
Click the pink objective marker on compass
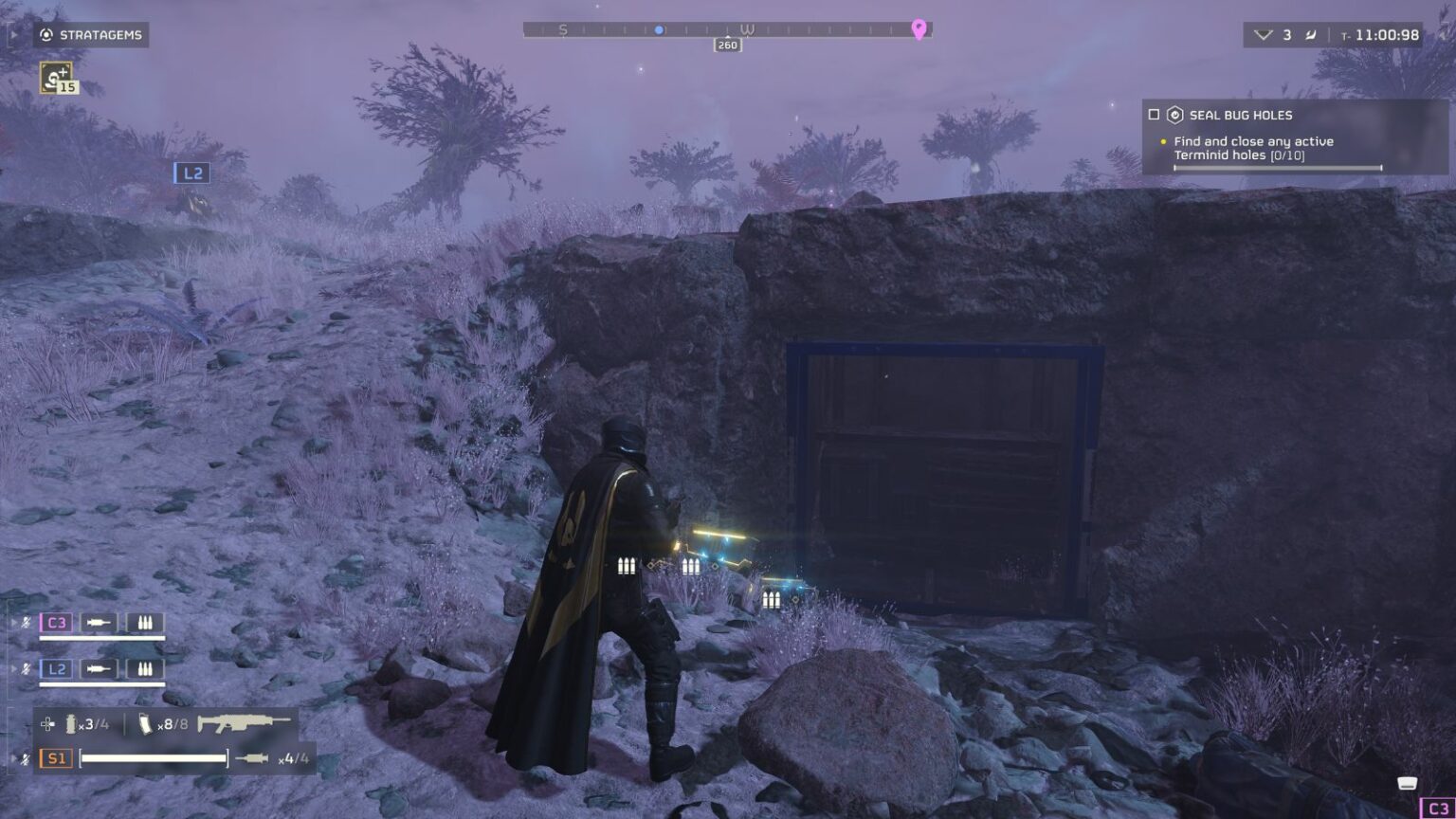919,29
